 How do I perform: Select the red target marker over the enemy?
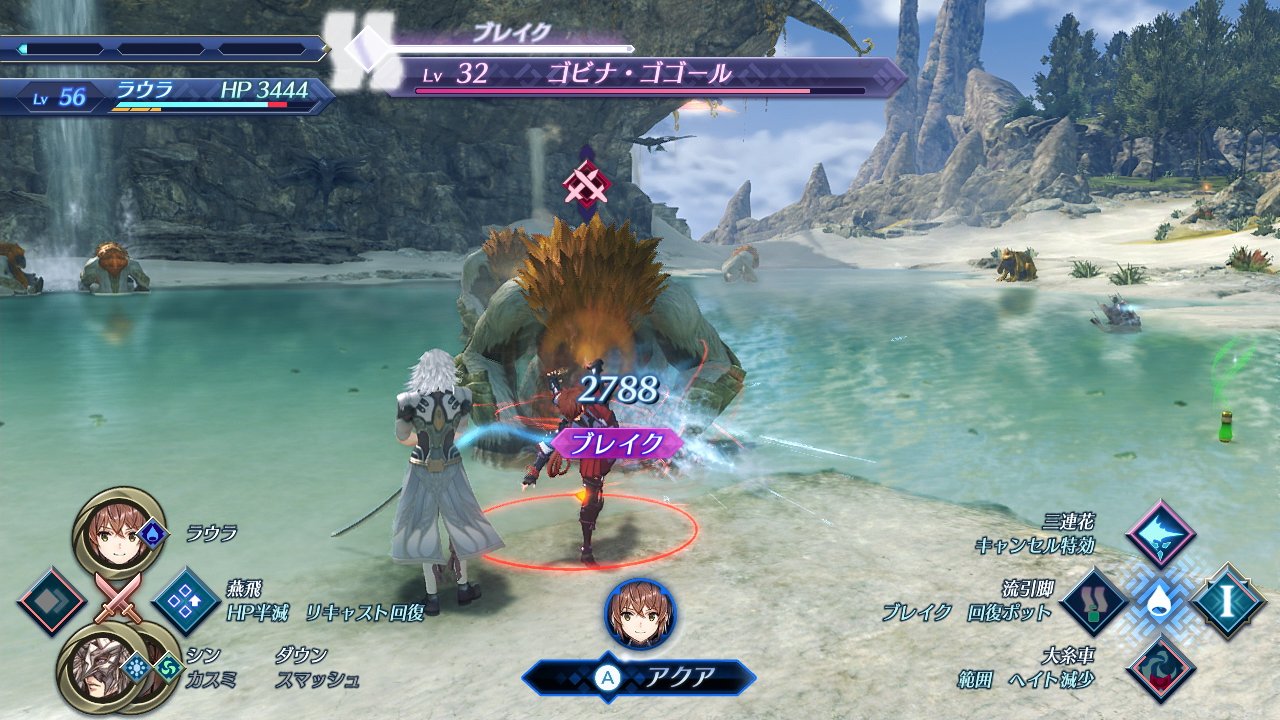pyautogui.click(x=587, y=183)
